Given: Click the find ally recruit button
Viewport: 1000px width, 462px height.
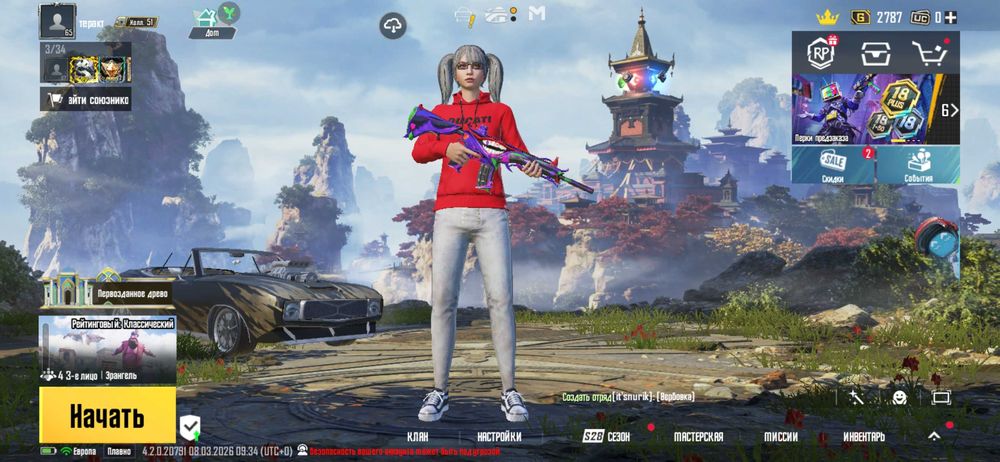Looking at the screenshot, I should [85, 98].
